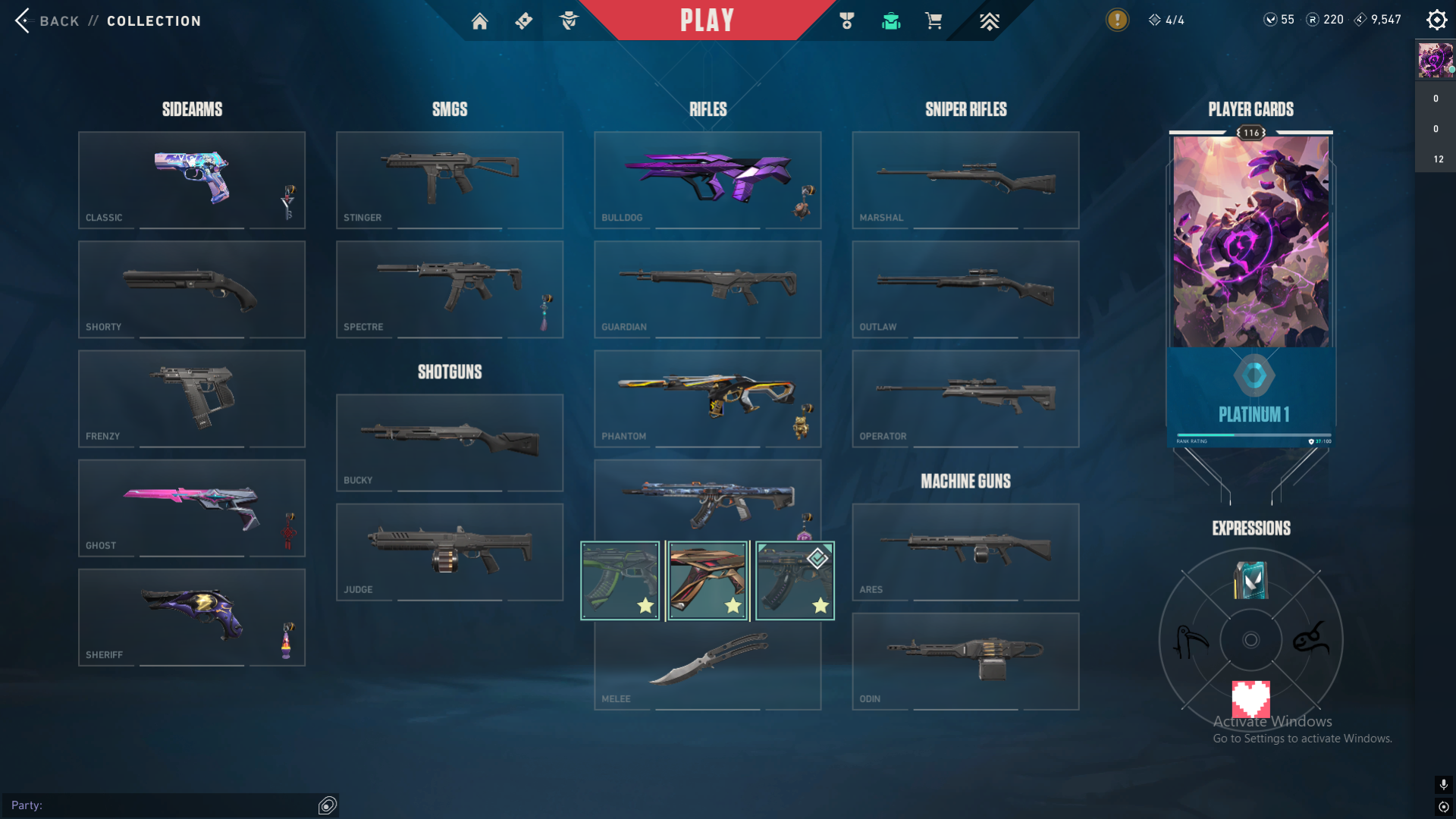Open the Operator sniper slot

tap(965, 398)
